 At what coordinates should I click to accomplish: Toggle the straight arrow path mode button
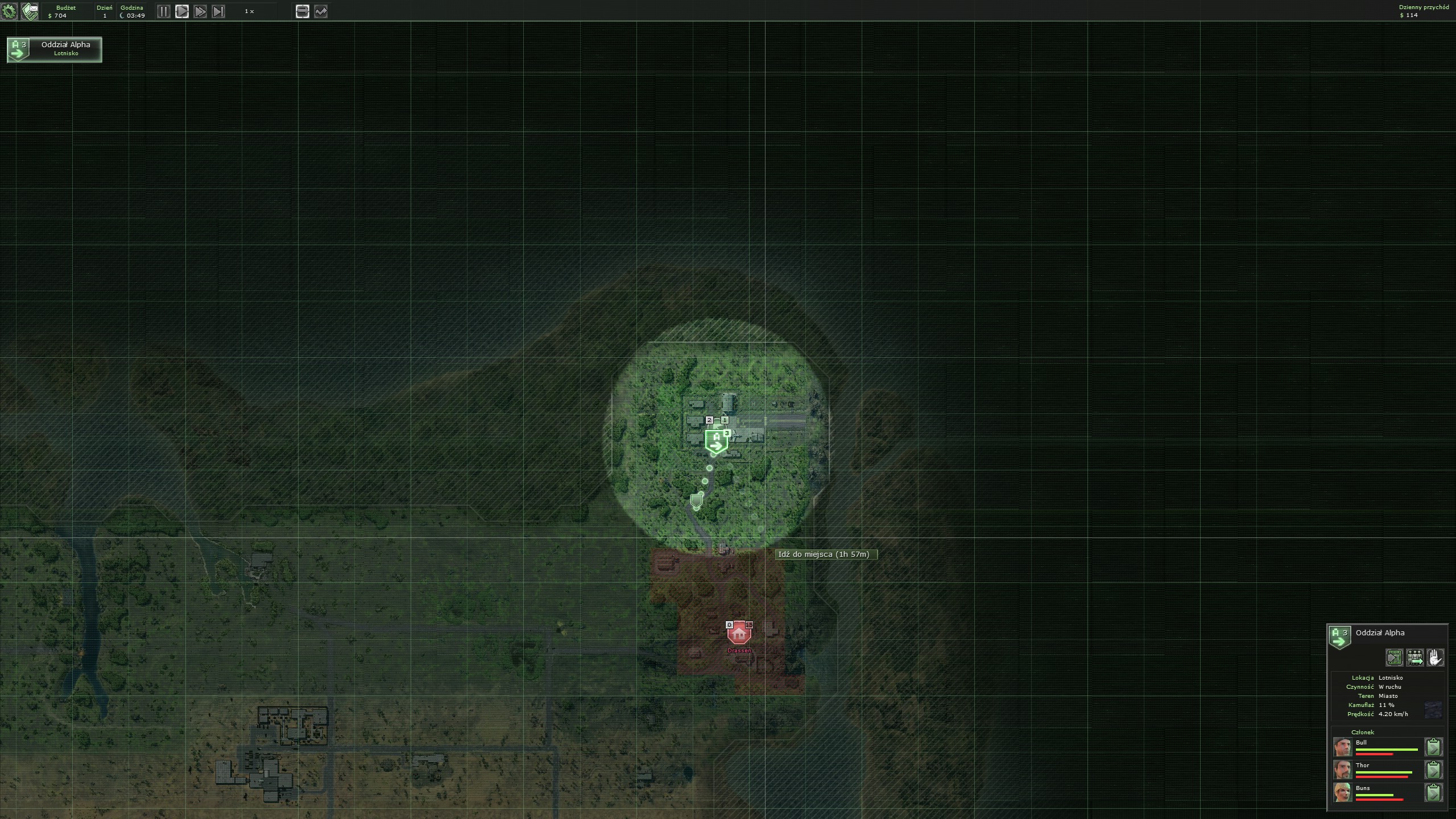pyautogui.click(x=303, y=11)
